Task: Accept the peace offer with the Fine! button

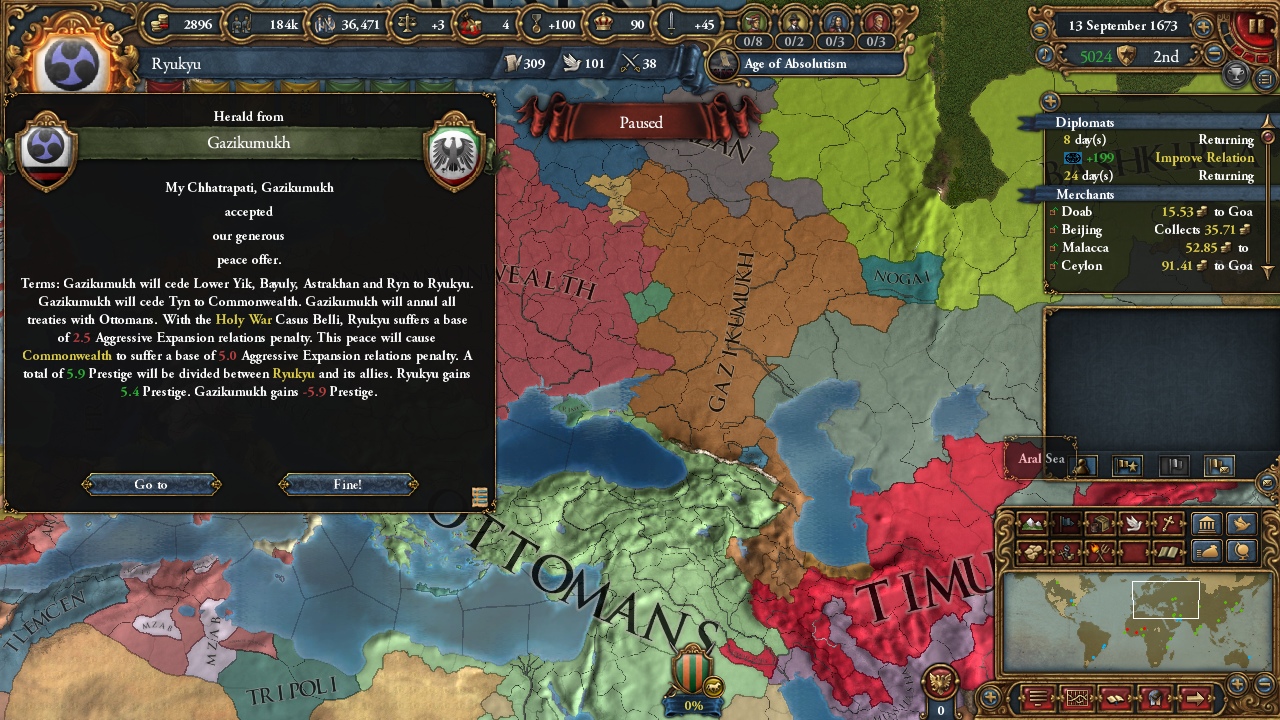Action: tap(347, 484)
